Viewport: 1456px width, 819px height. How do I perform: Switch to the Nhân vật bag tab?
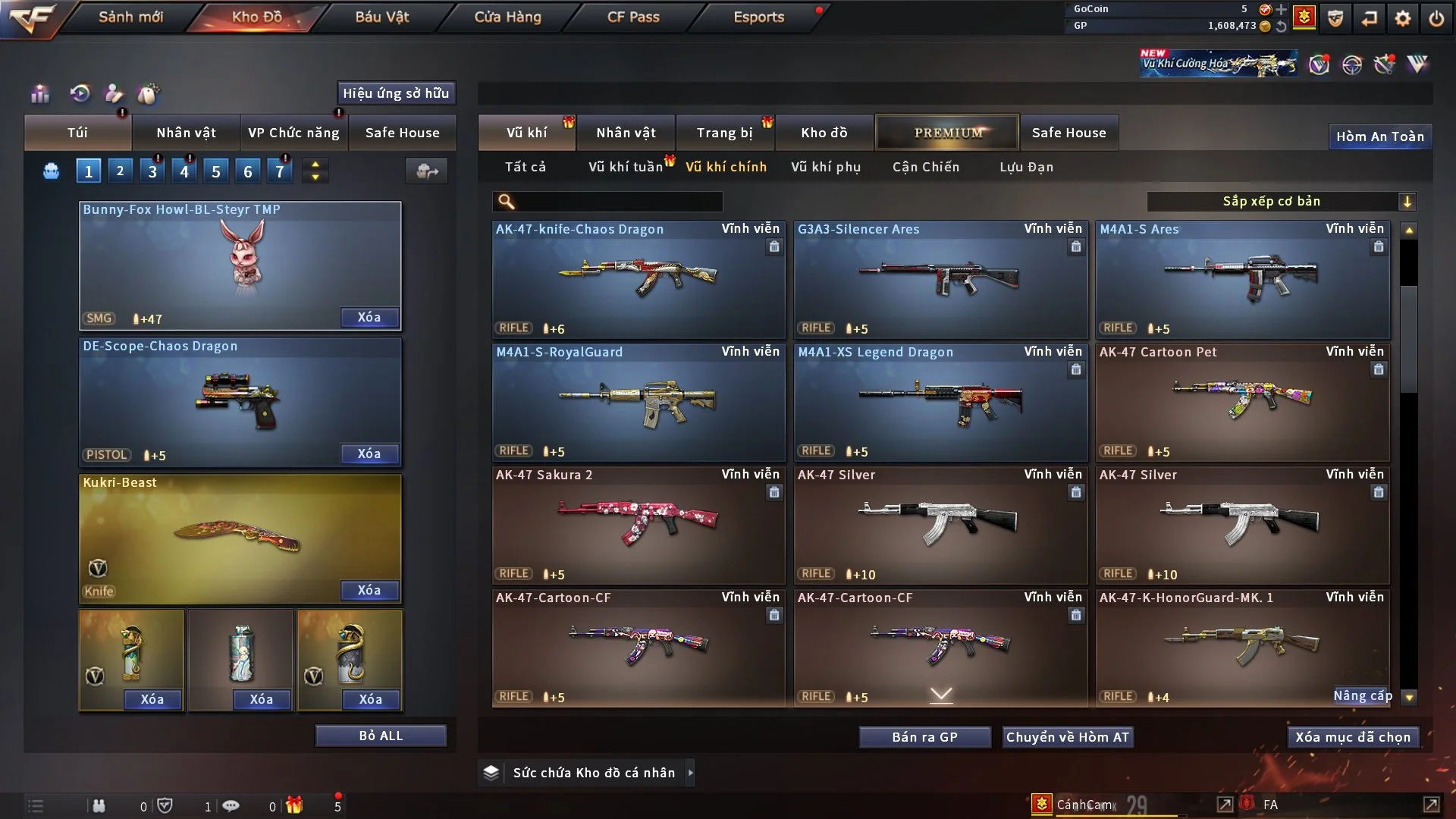click(x=186, y=133)
